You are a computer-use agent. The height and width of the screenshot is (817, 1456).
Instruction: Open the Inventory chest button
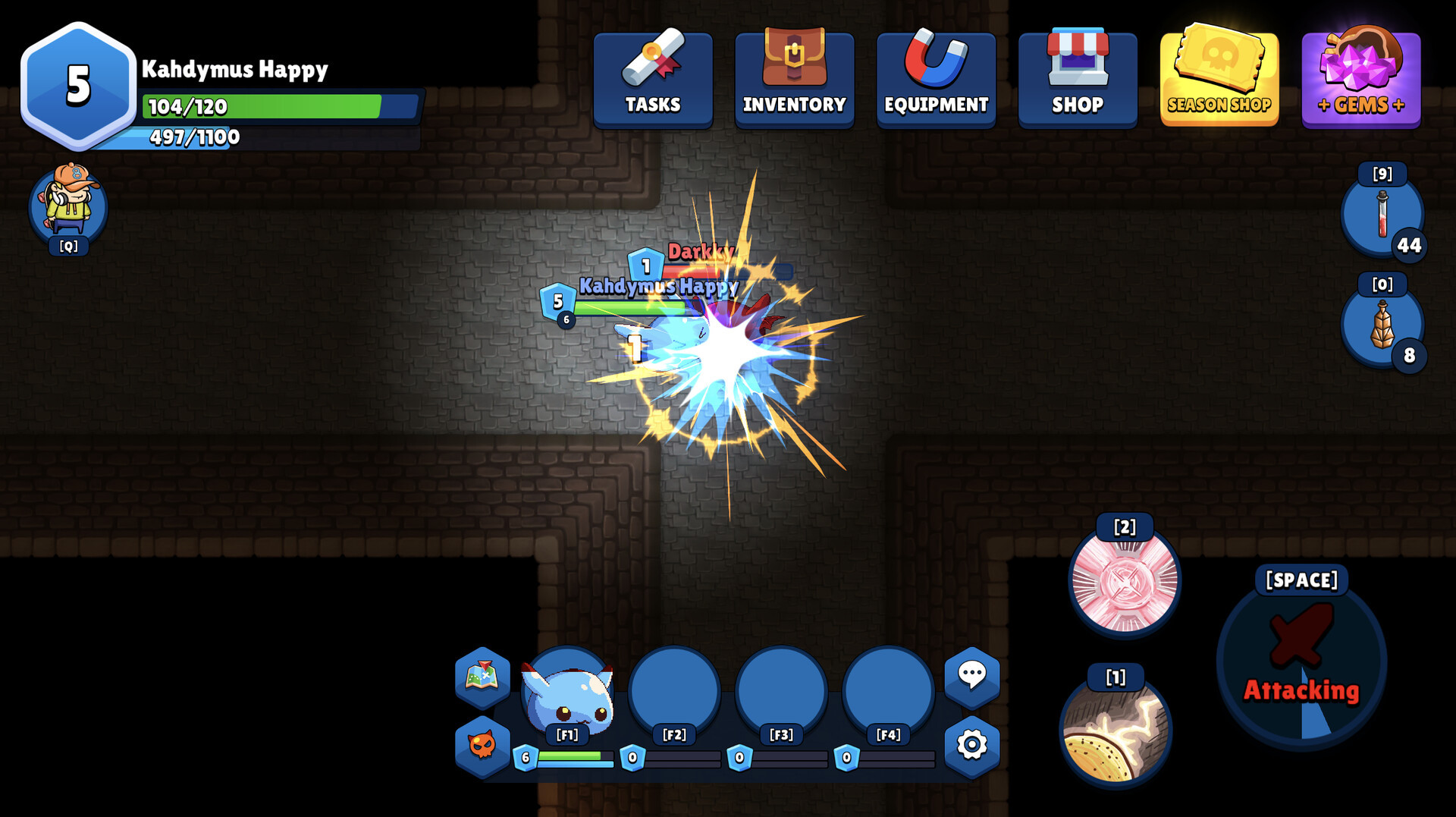click(x=794, y=78)
